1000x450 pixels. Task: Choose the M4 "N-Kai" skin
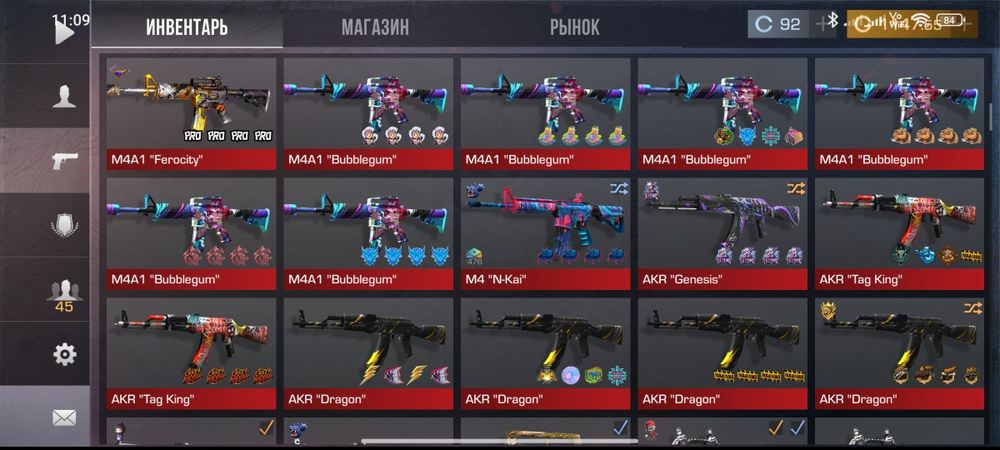[x=546, y=232]
